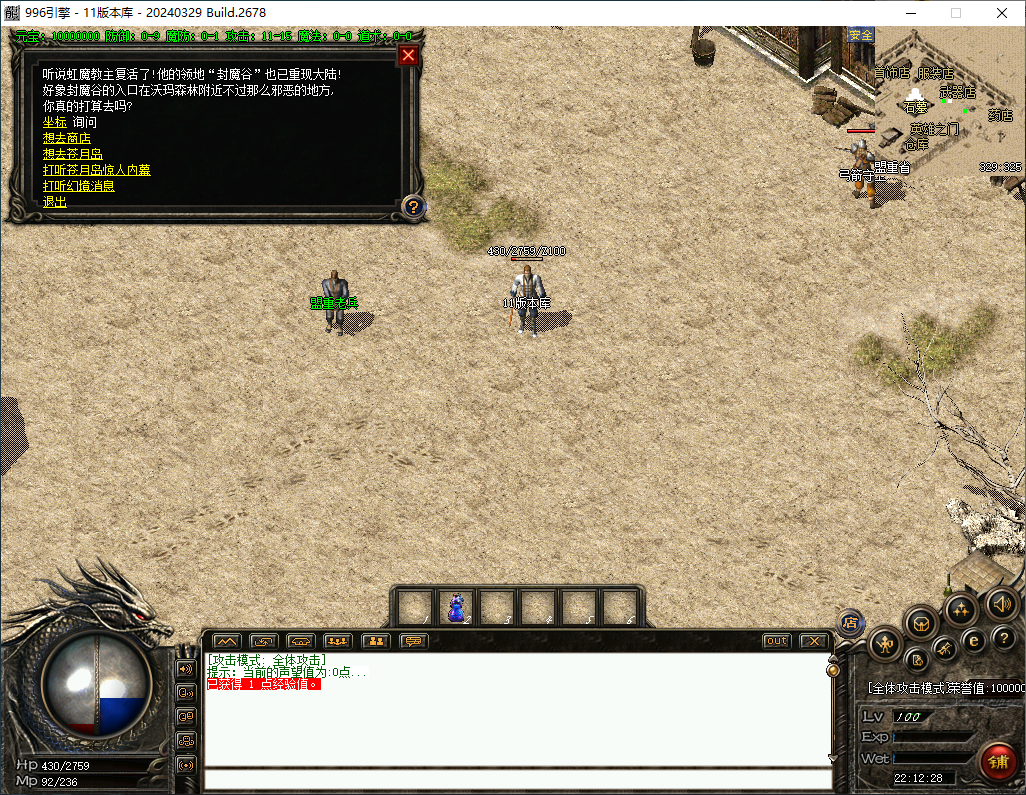Click the chat panel's out button
1026x795 pixels.
point(776,641)
